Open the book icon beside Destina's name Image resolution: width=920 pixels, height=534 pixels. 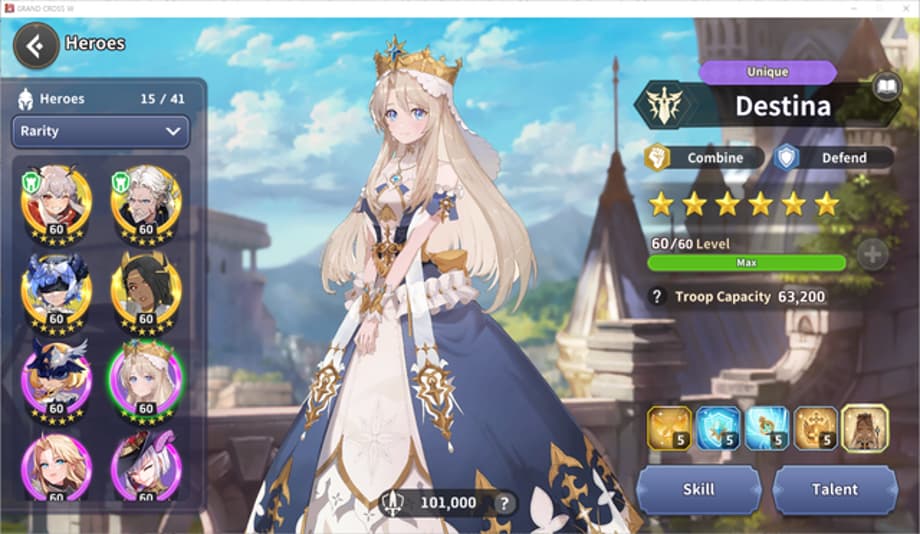pos(885,86)
